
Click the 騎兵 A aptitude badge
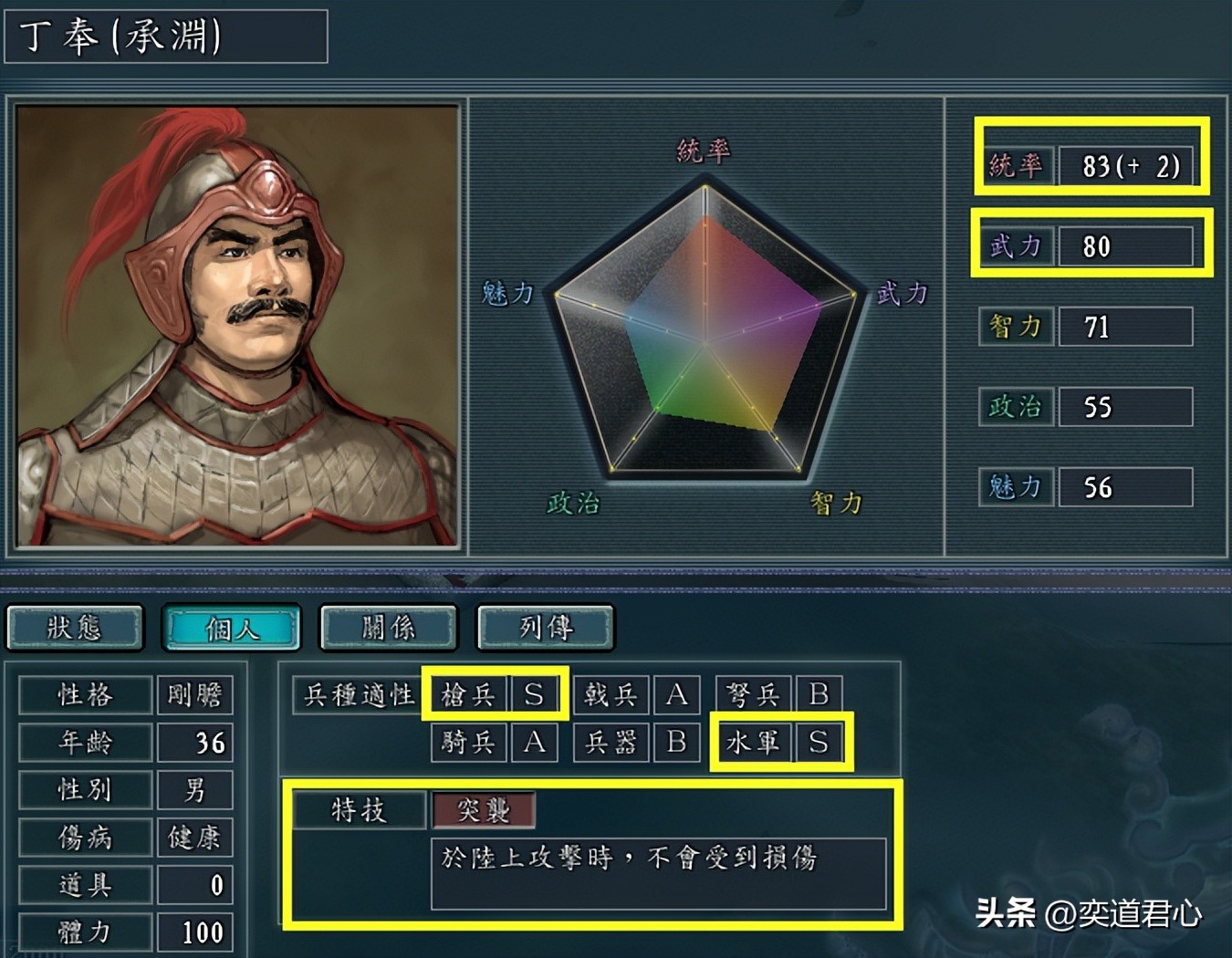point(497,743)
